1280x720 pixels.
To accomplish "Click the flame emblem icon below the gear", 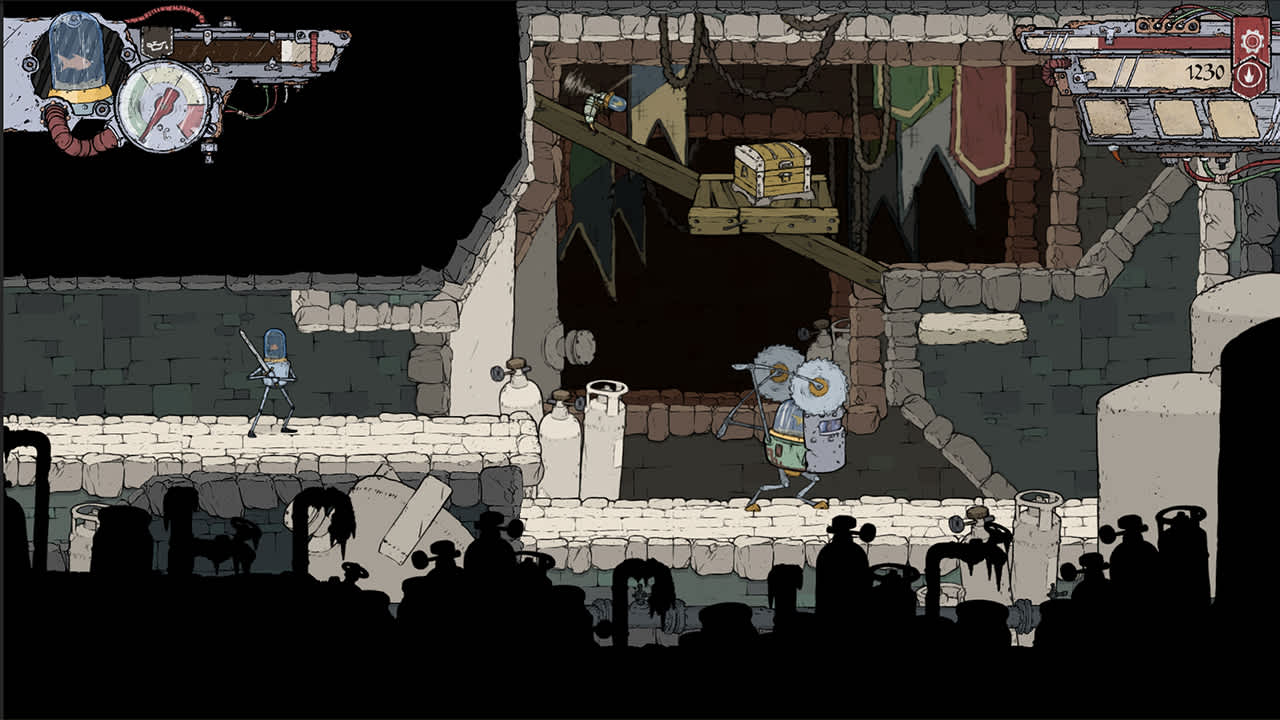I will 1250,75.
